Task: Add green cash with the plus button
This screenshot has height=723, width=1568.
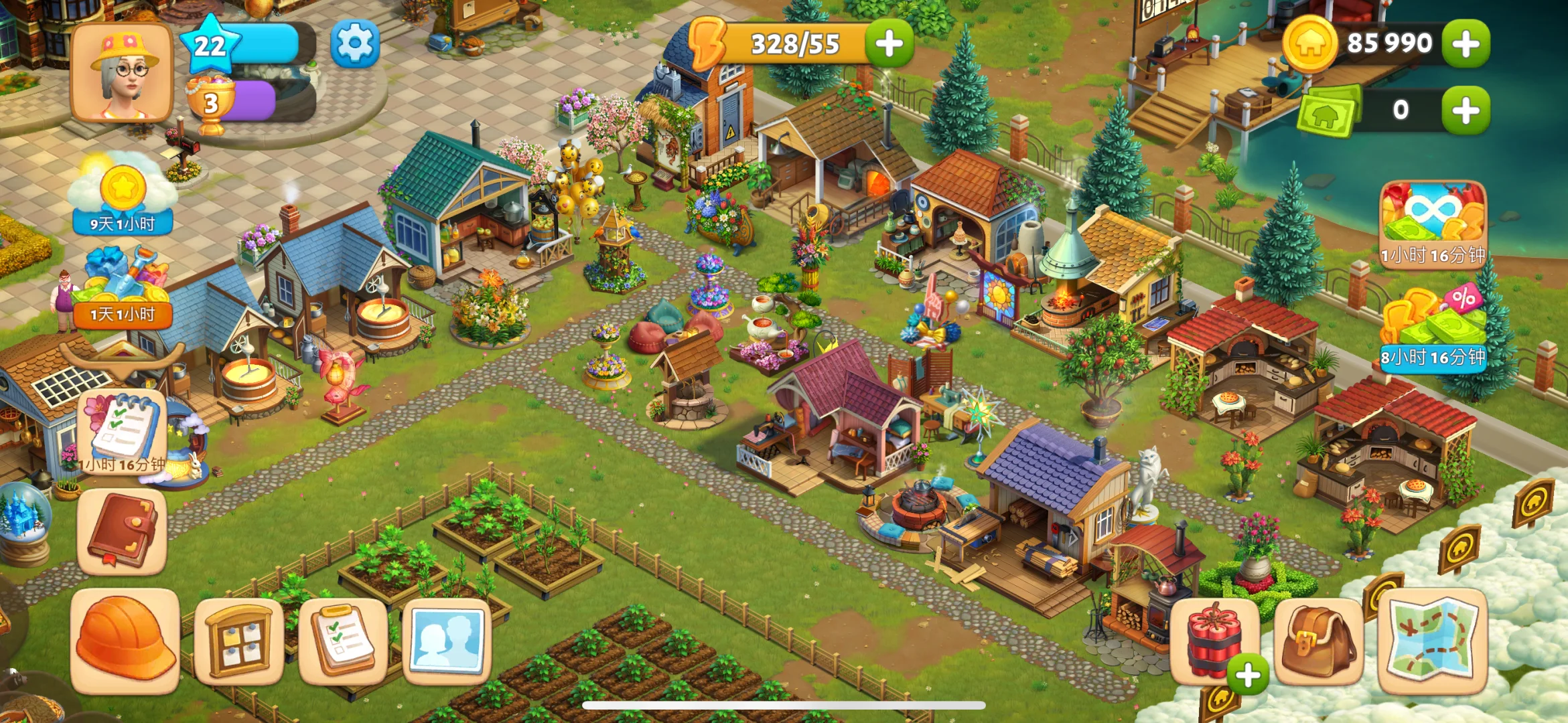Action: 1466,110
